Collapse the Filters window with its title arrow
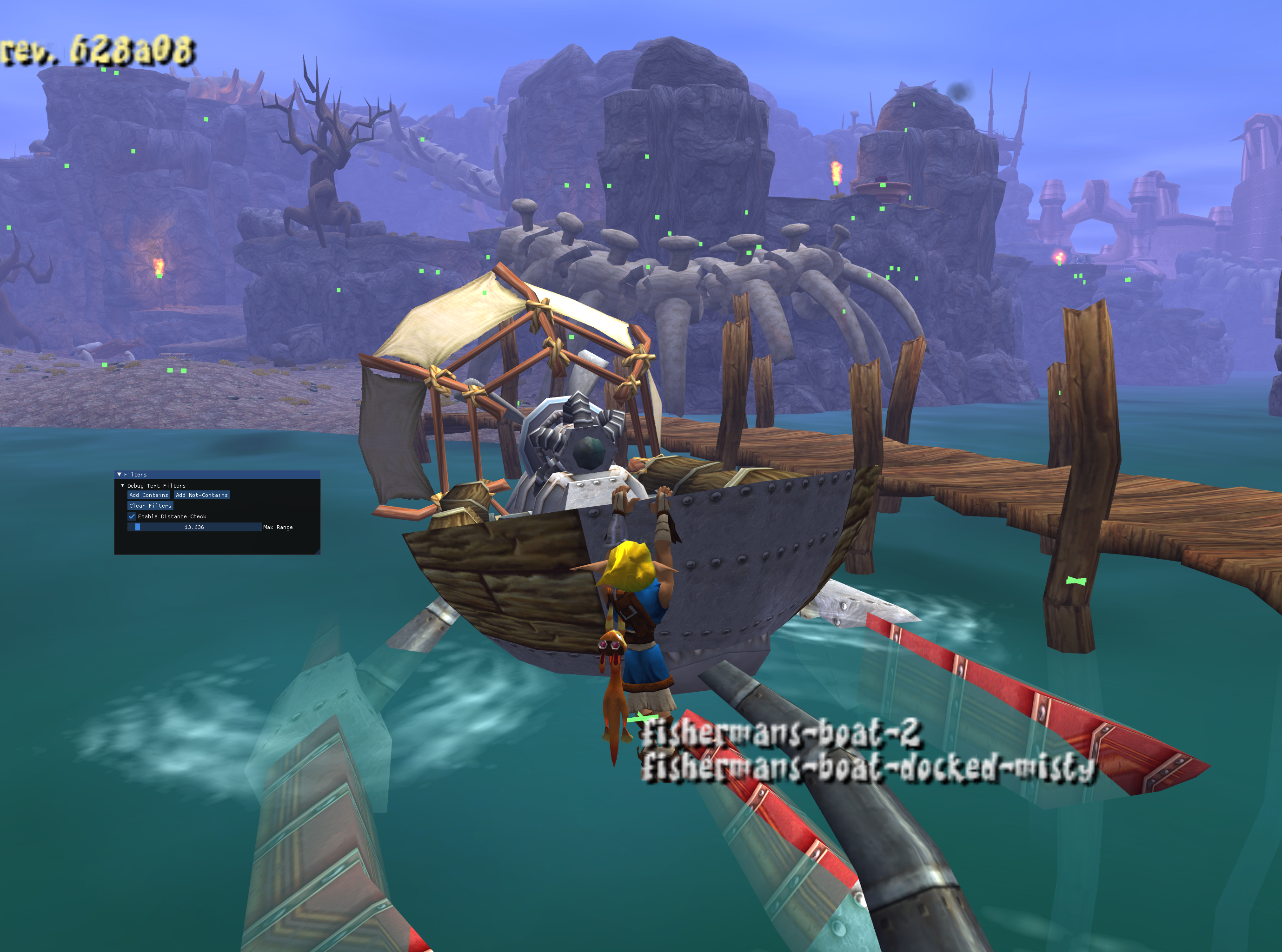Viewport: 1282px width, 952px height. point(120,474)
